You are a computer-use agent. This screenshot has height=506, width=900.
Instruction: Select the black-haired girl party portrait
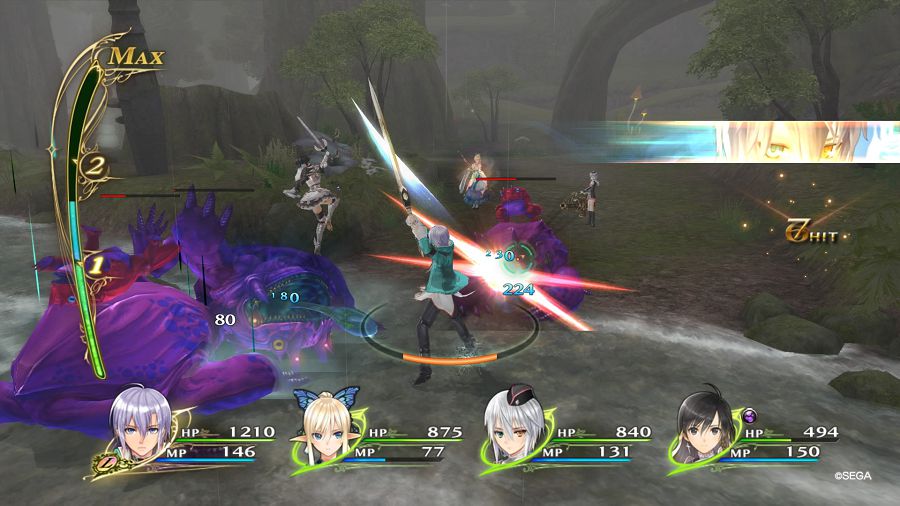click(x=702, y=427)
